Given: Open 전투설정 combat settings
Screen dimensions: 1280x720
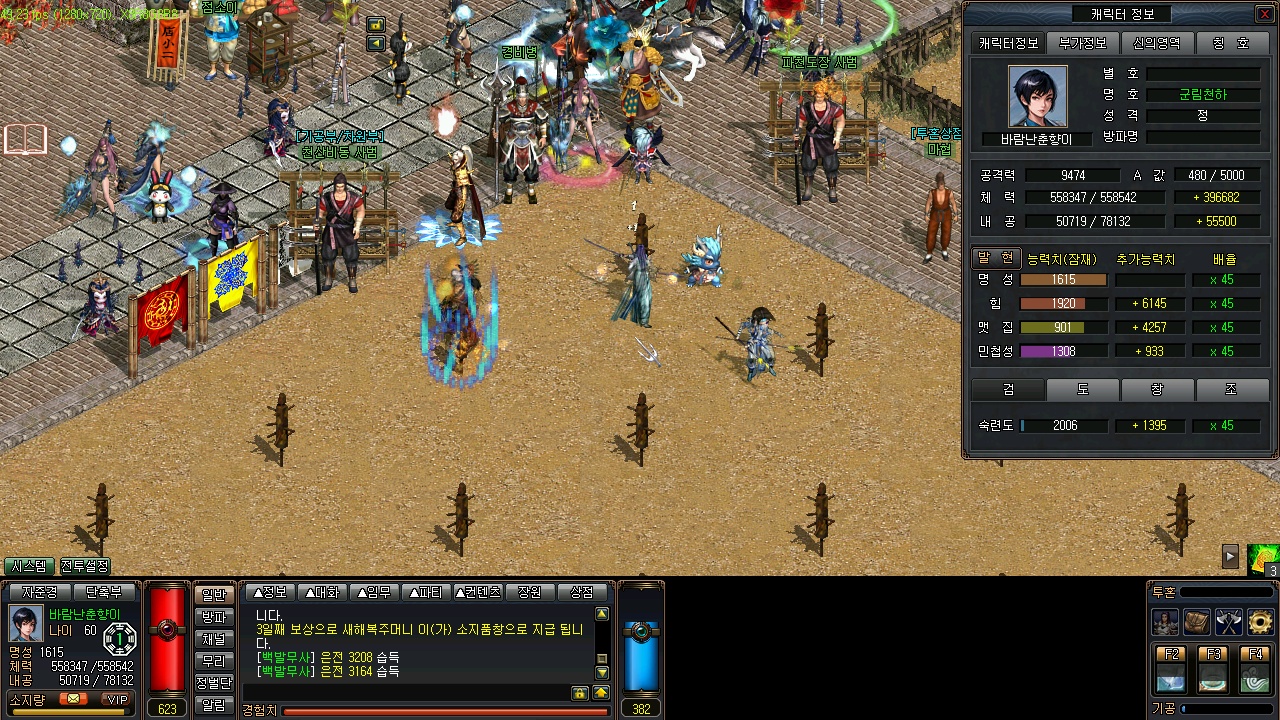Looking at the screenshot, I should tap(85, 566).
